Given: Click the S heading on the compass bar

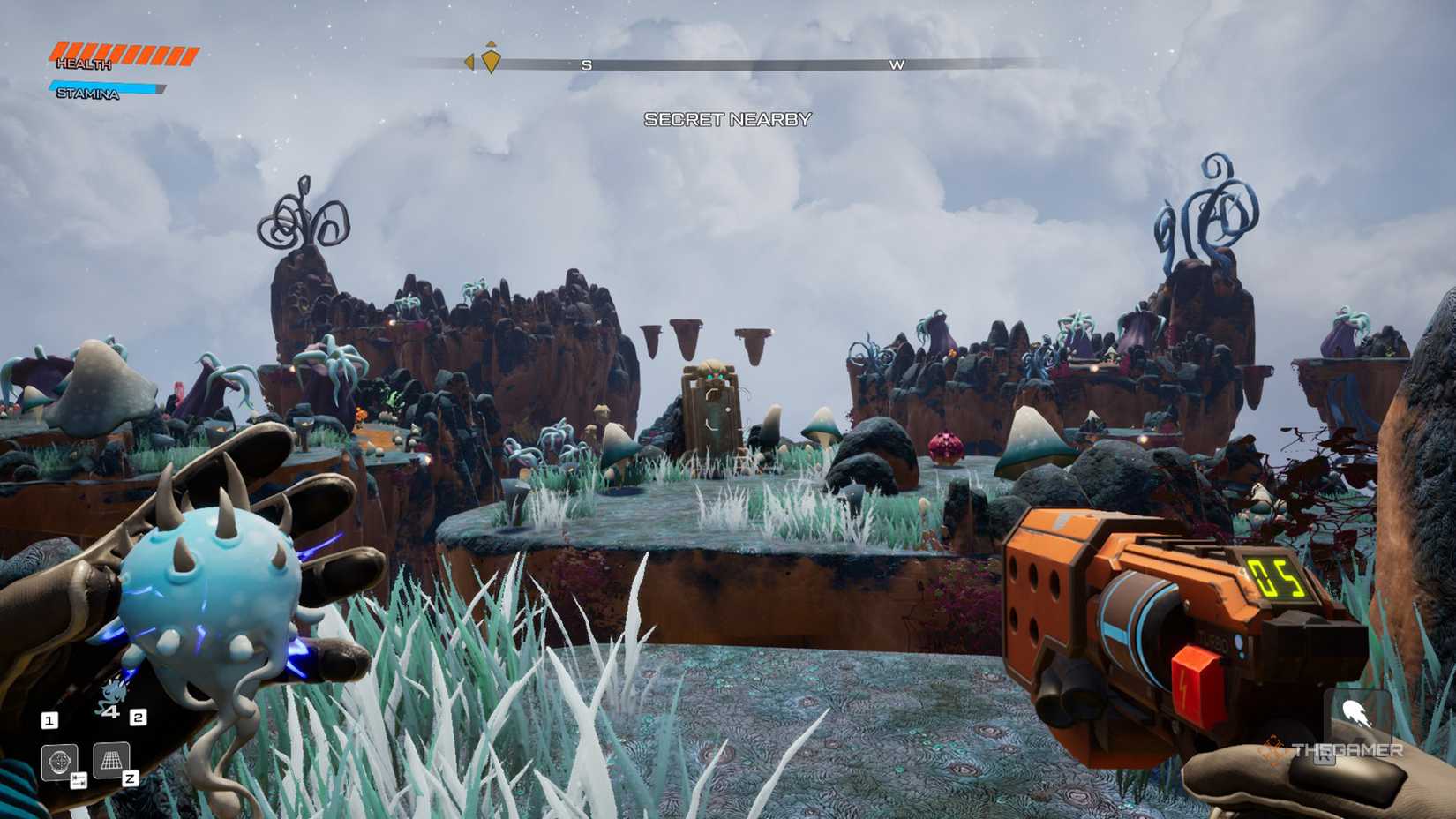Looking at the screenshot, I should click(585, 63).
